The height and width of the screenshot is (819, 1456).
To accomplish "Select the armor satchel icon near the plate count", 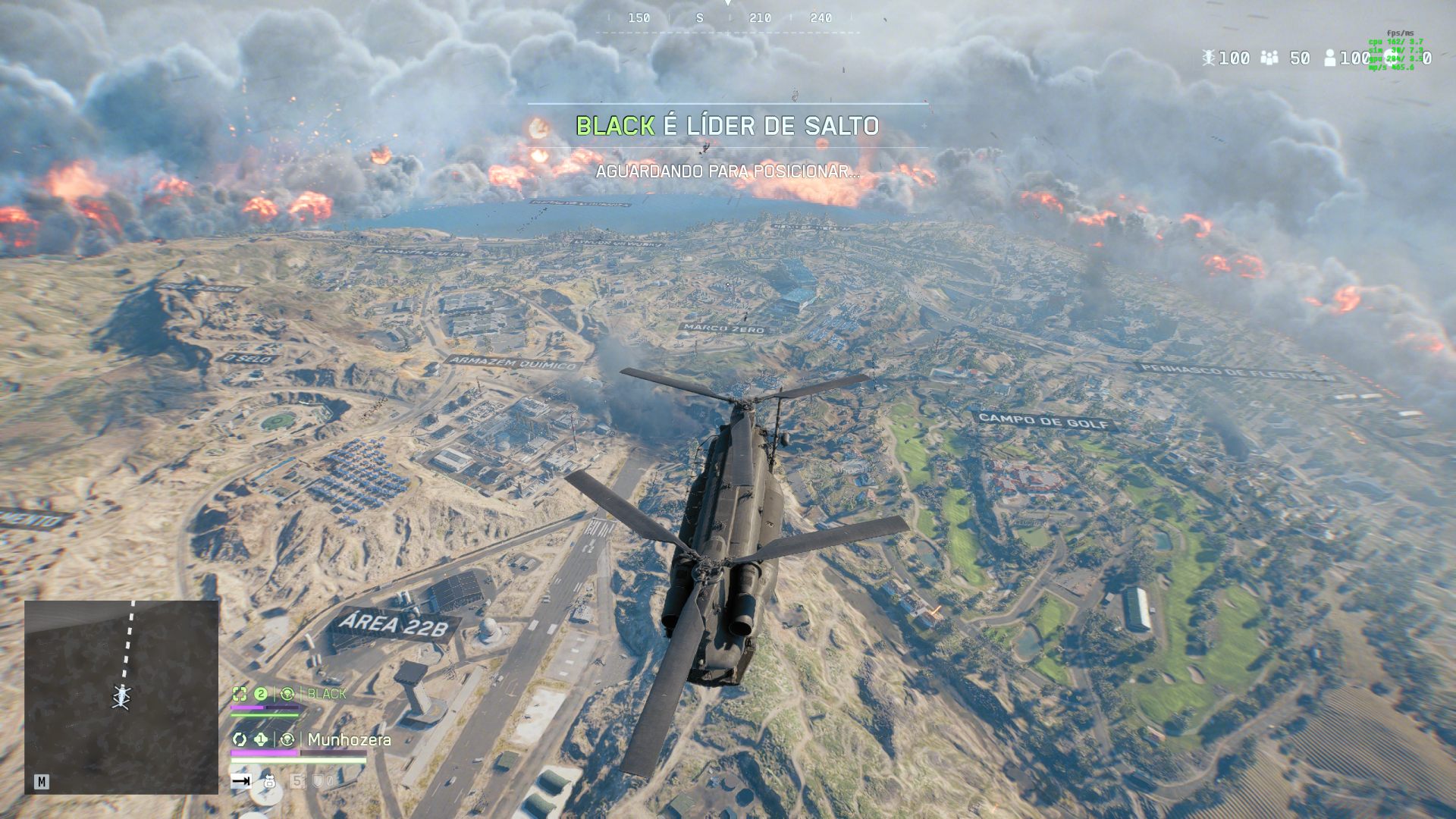I will (269, 783).
